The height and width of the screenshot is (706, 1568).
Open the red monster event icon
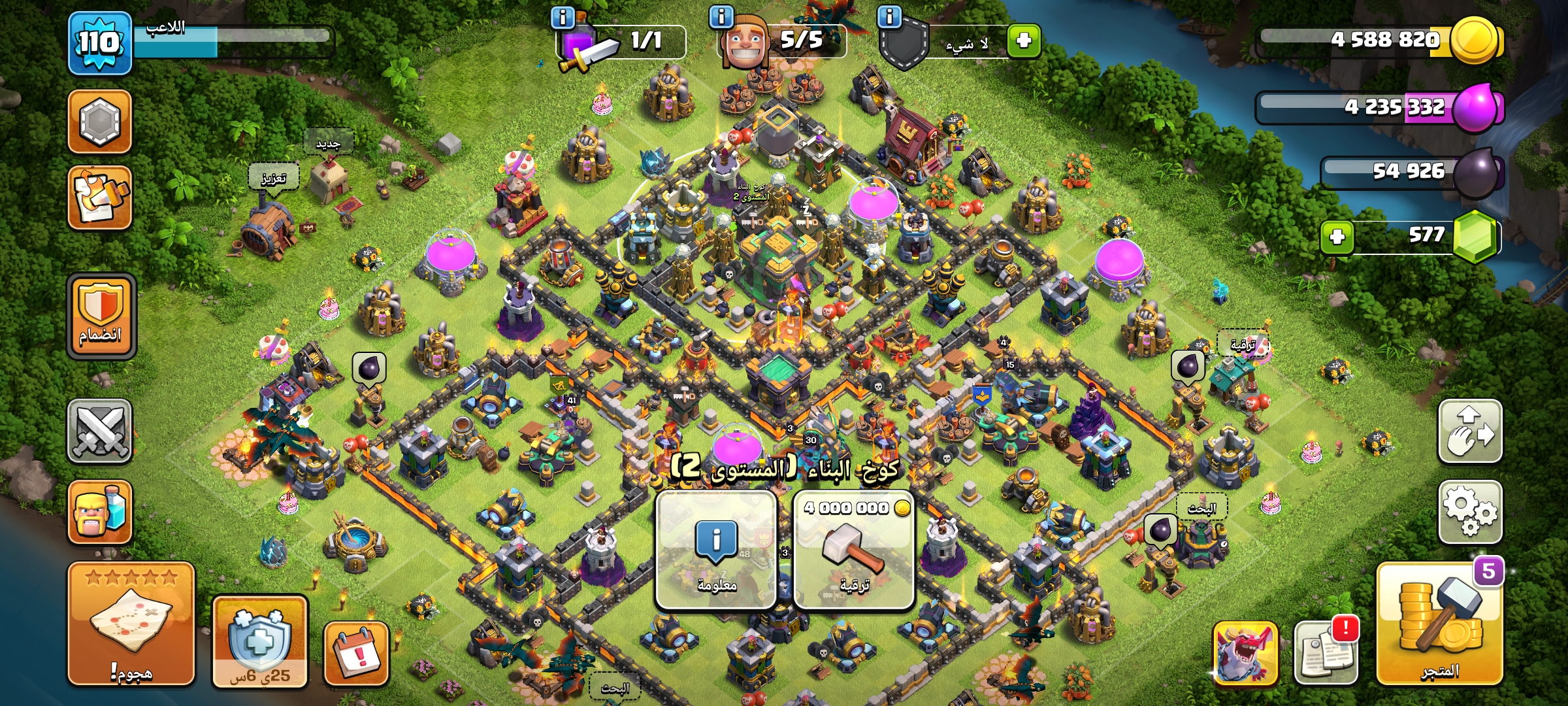click(1245, 653)
